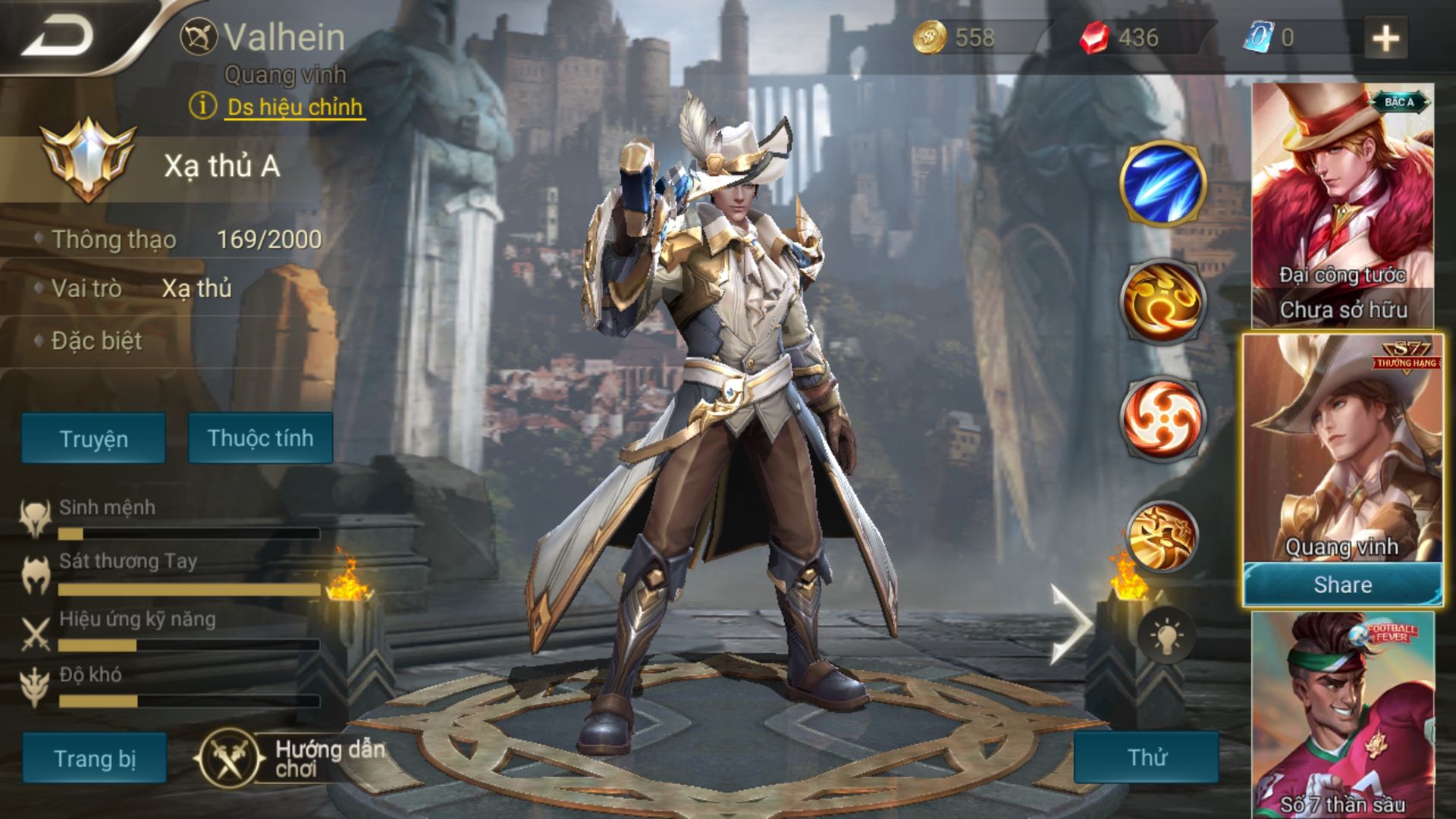Go back using the return arrow button

[59, 36]
